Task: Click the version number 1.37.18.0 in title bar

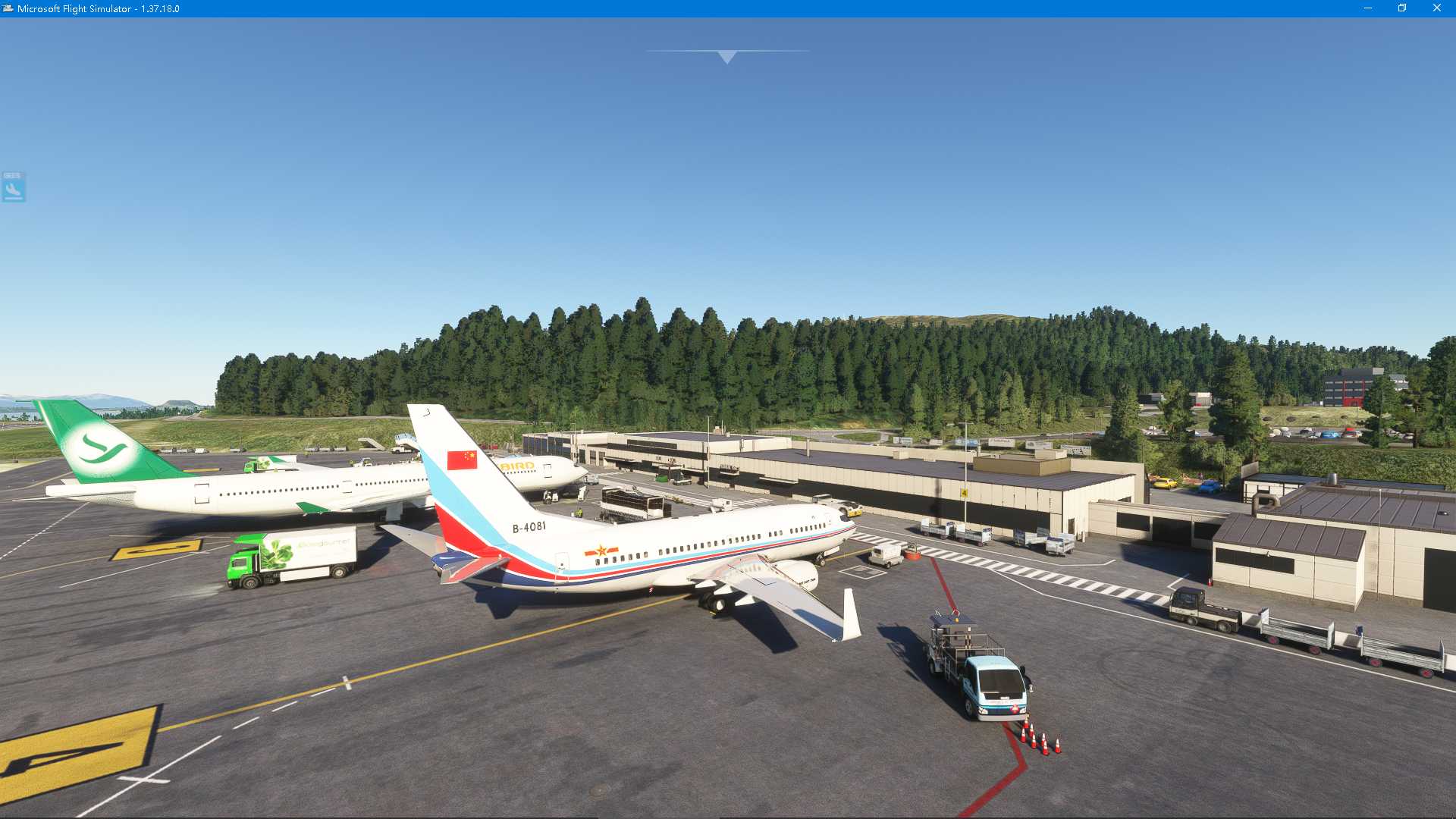Action: [x=159, y=8]
